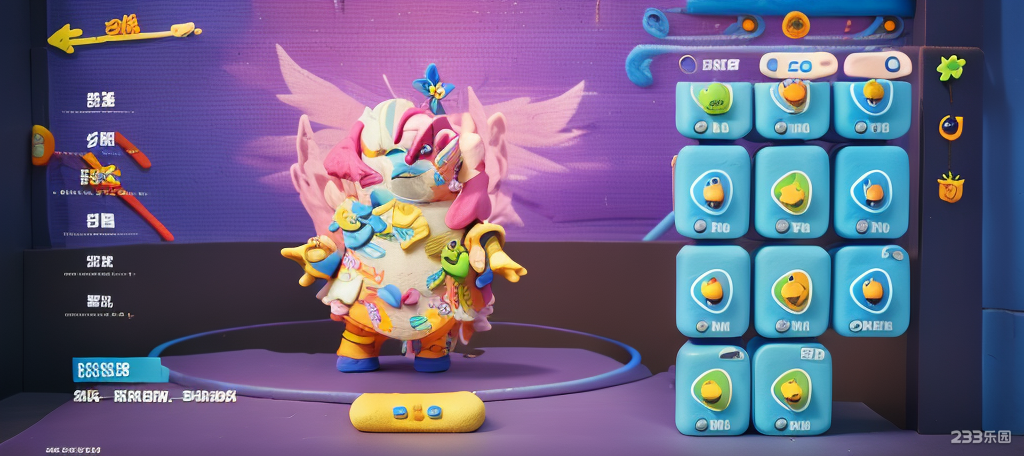Switch to the pill tab labeled CO
Viewport: 1024px width, 456px height.
coord(797,66)
